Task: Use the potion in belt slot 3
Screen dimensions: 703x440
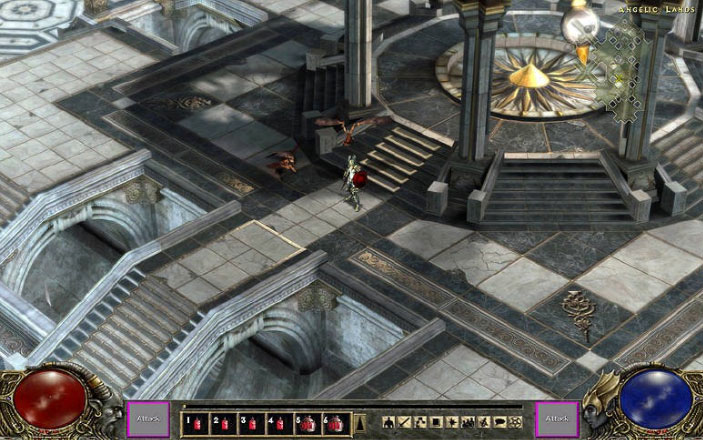Action: tap(249, 423)
